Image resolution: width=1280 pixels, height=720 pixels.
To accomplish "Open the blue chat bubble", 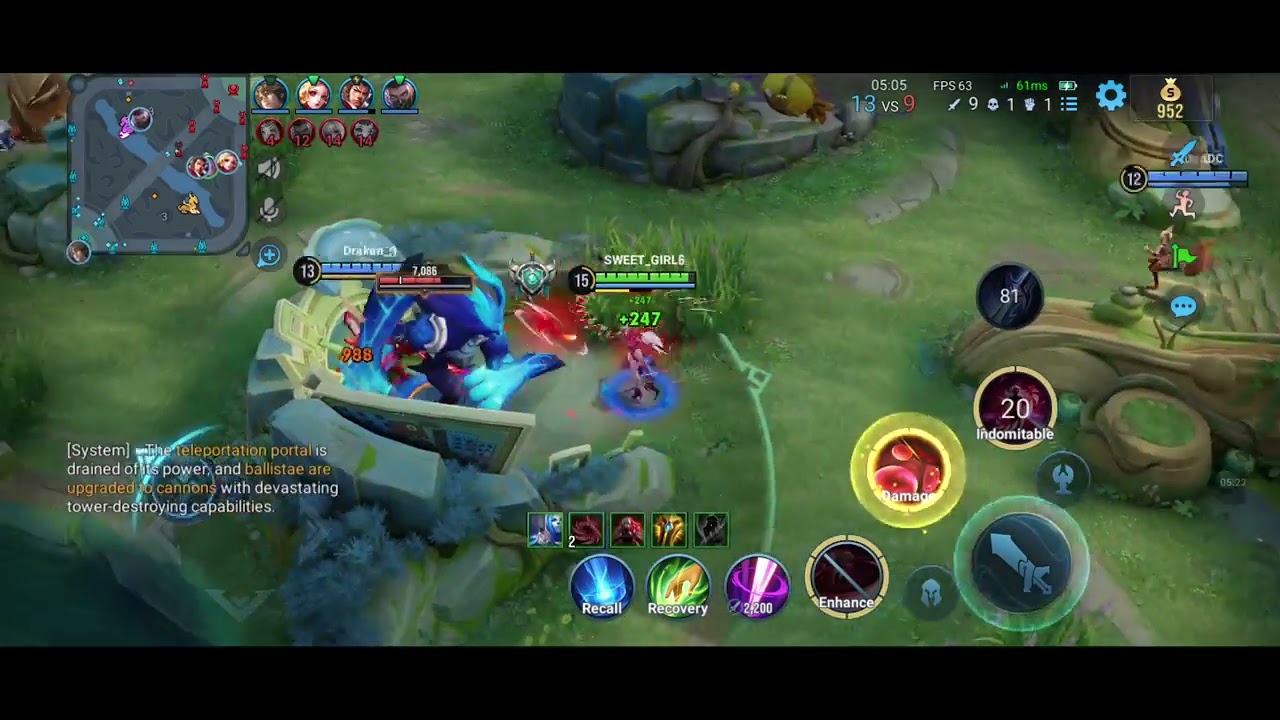I will (1183, 307).
